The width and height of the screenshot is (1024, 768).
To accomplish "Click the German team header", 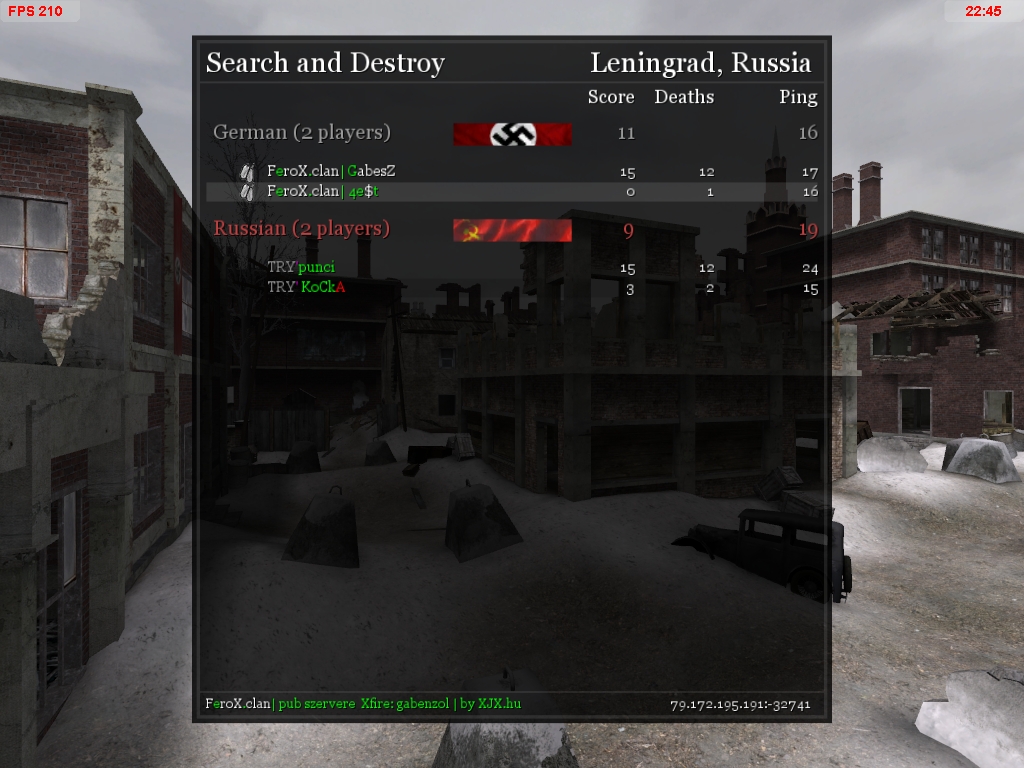I will coord(302,132).
